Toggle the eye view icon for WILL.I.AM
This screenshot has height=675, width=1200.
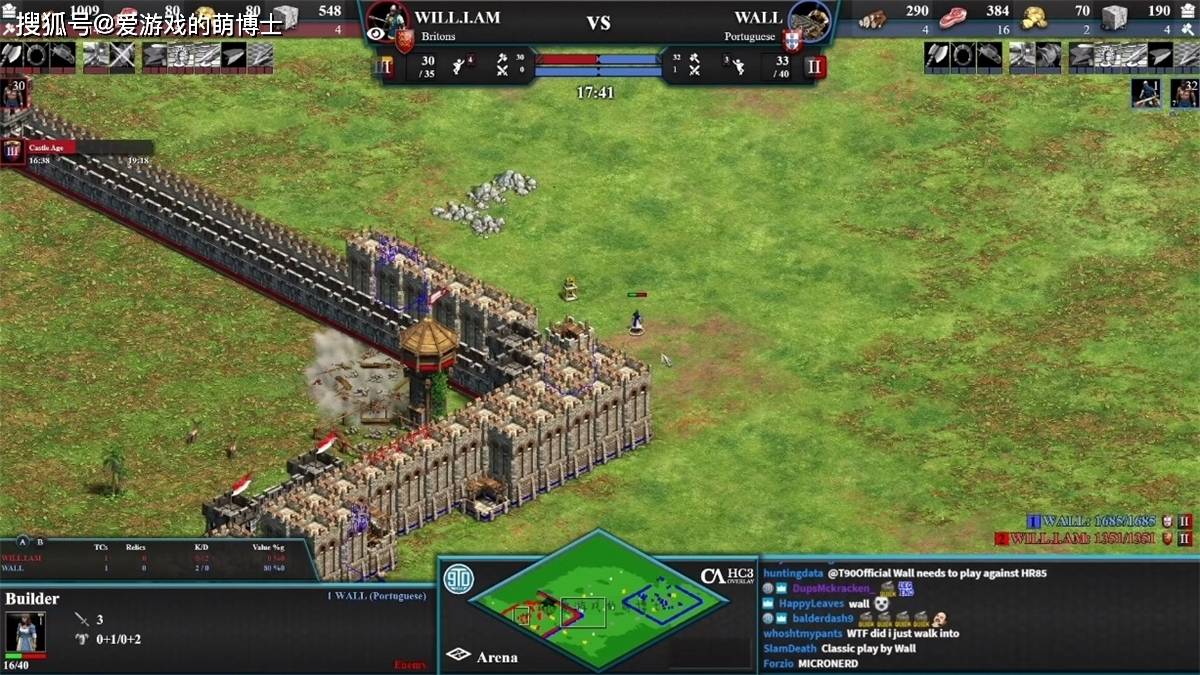click(x=376, y=34)
